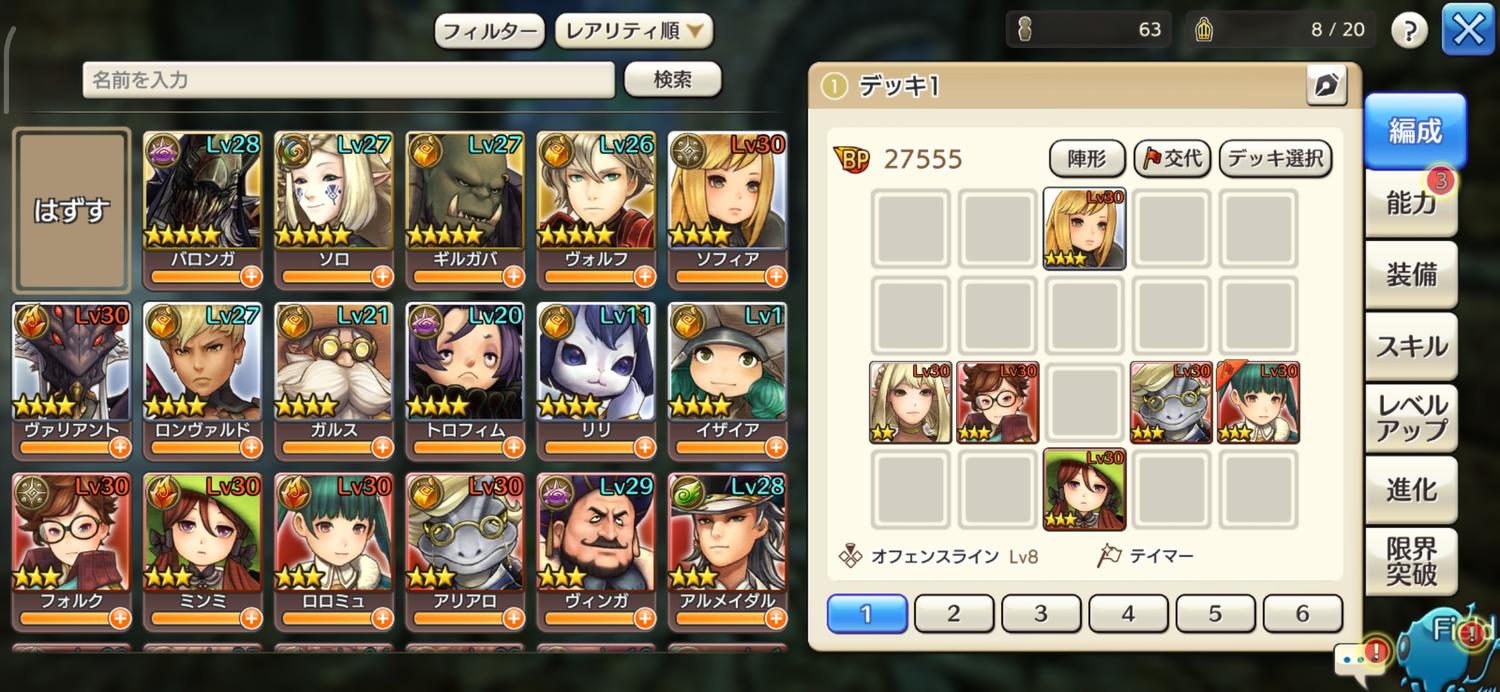The height and width of the screenshot is (692, 1500).
Task: Select the はずす remove tile
Action: click(71, 209)
